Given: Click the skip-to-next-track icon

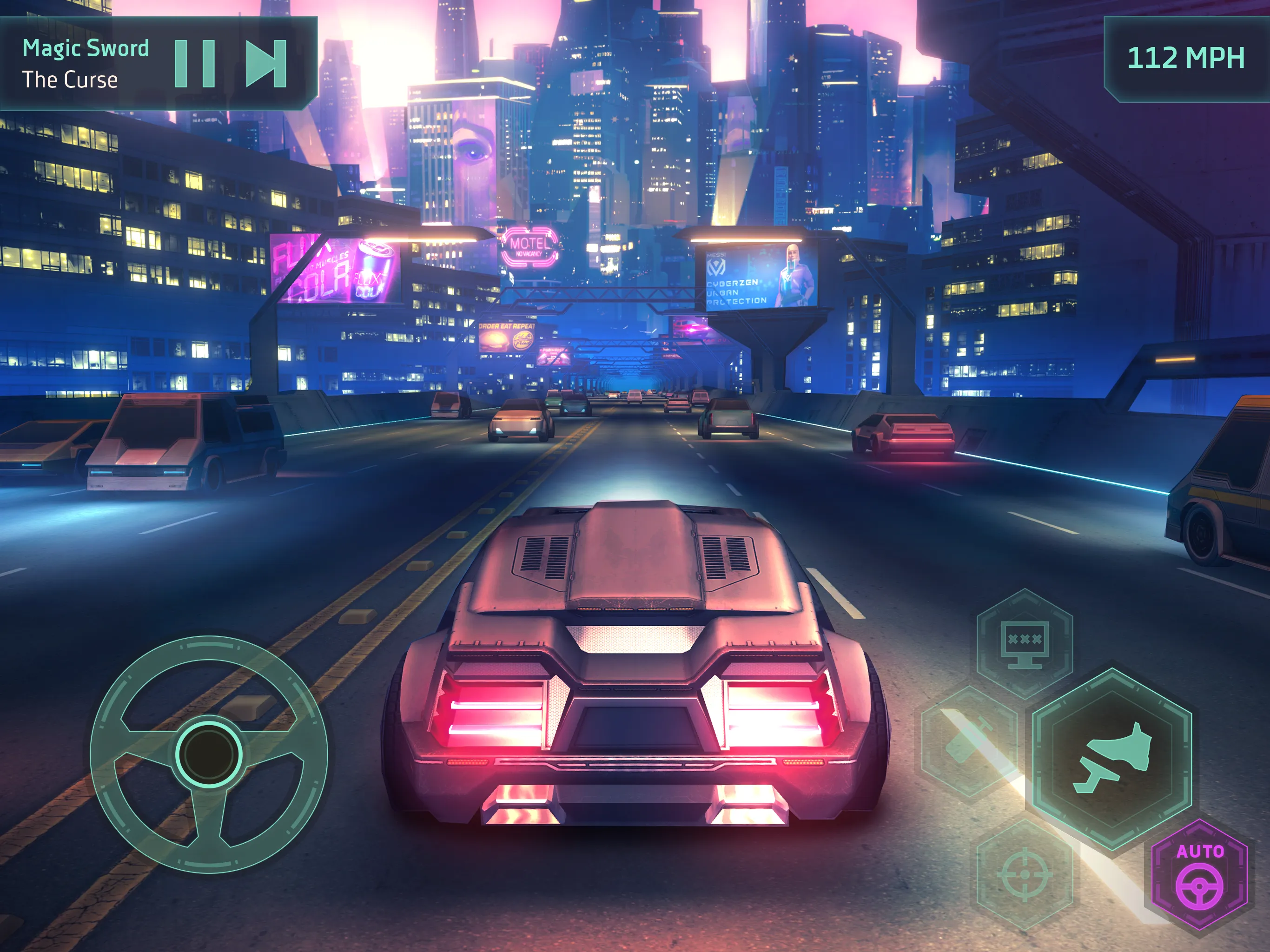Looking at the screenshot, I should (x=267, y=63).
